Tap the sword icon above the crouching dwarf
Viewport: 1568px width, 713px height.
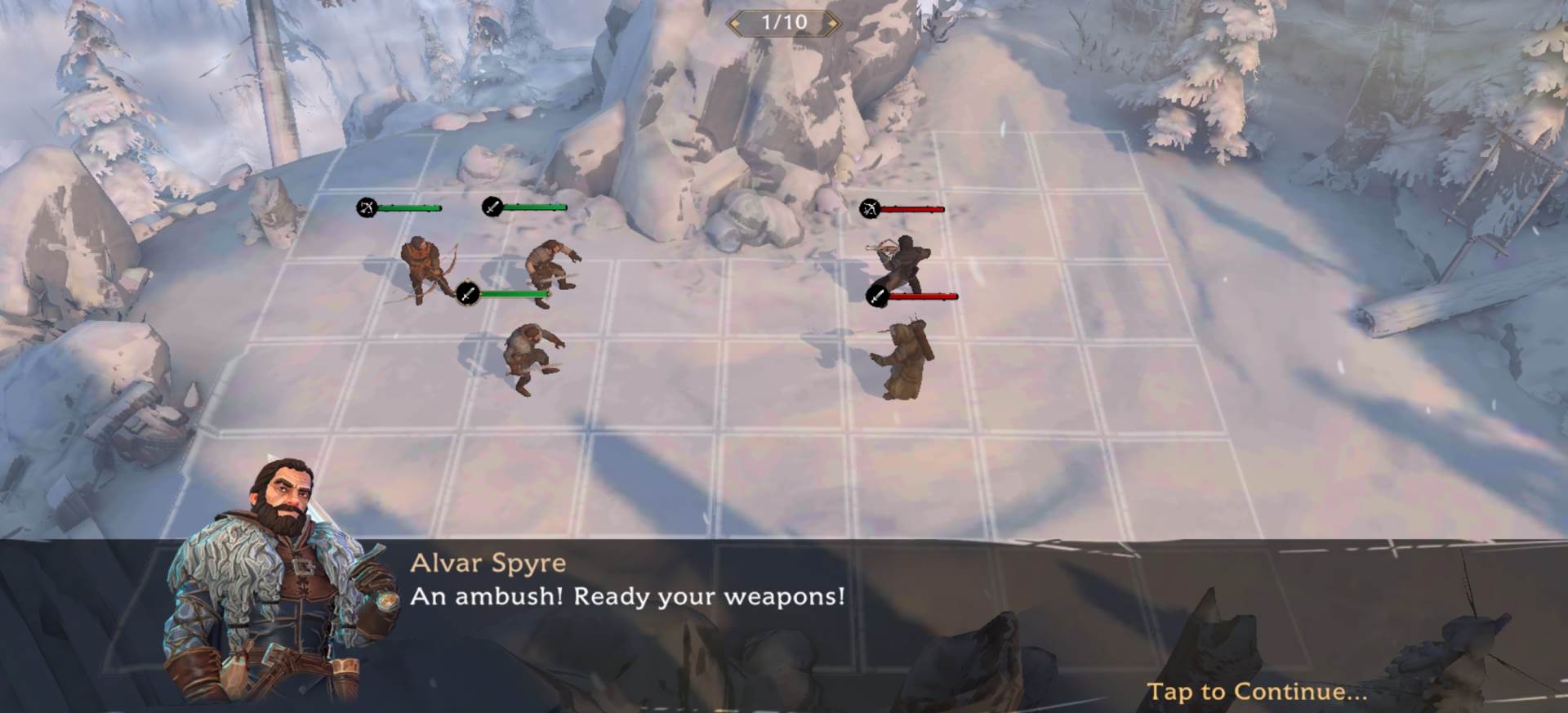pos(467,294)
